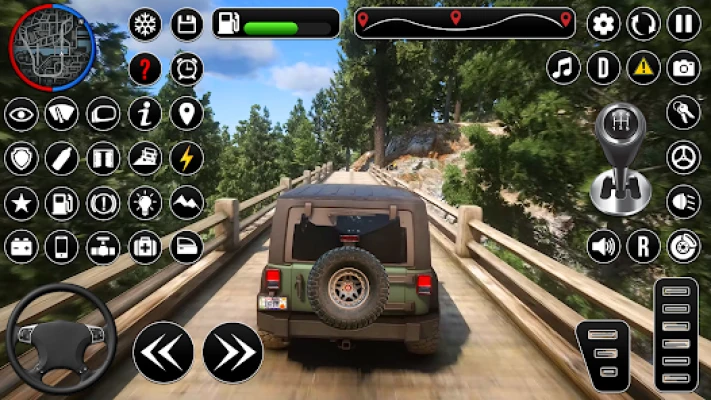The image size is (711, 400).
Task: Take a screenshot with the camera icon
Action: tap(684, 68)
